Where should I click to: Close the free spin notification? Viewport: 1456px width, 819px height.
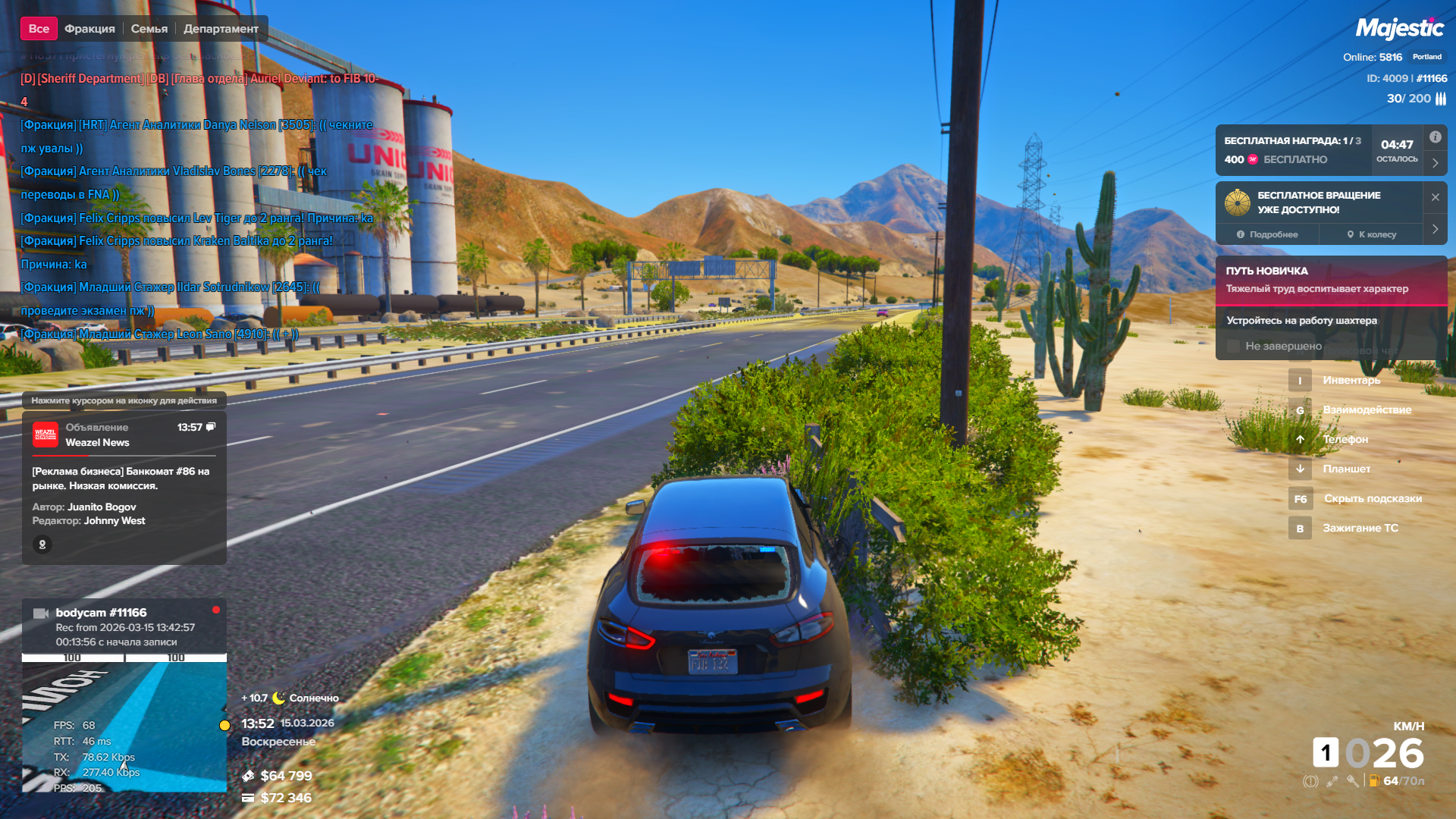tap(1435, 197)
